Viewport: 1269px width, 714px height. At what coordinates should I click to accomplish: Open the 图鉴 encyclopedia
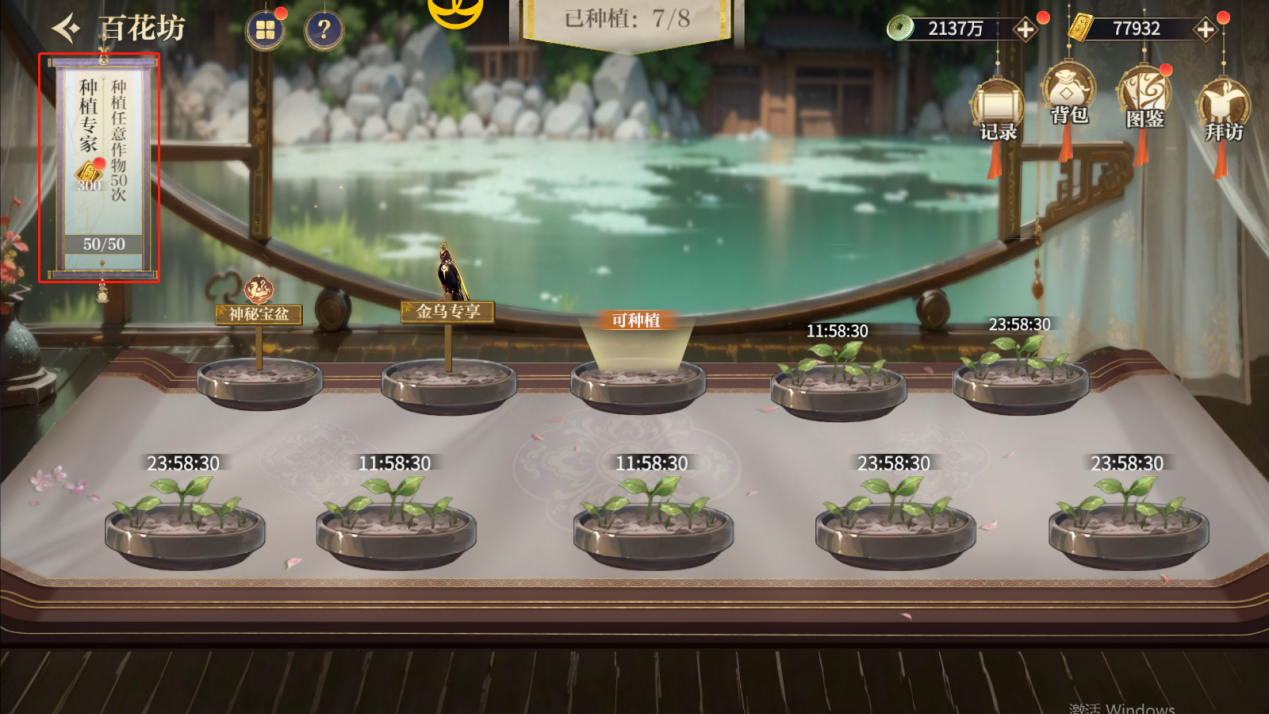pos(1143,98)
